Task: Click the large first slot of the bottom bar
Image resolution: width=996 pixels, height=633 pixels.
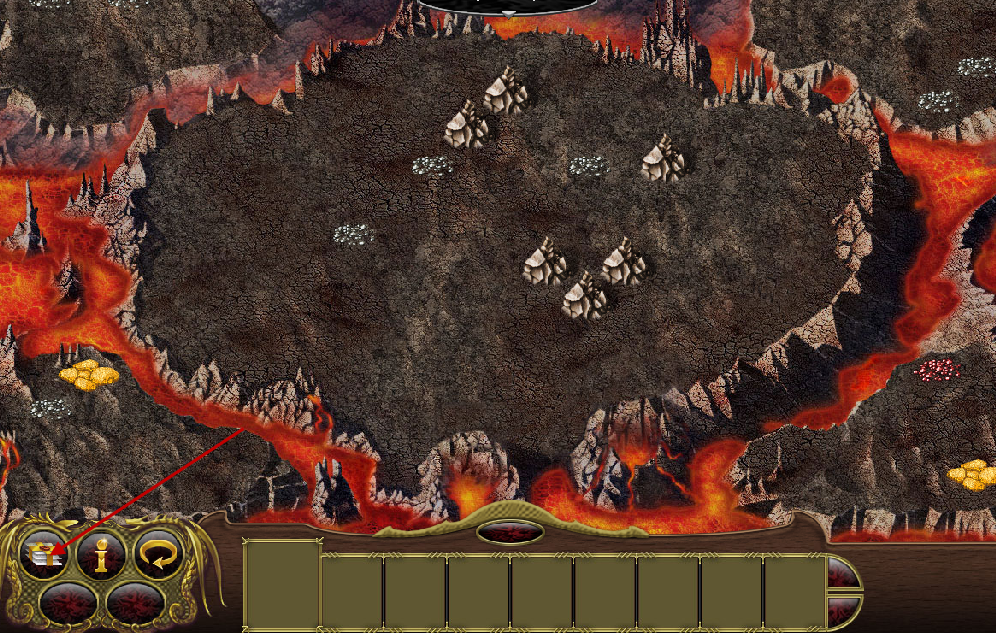Action: coord(282,585)
